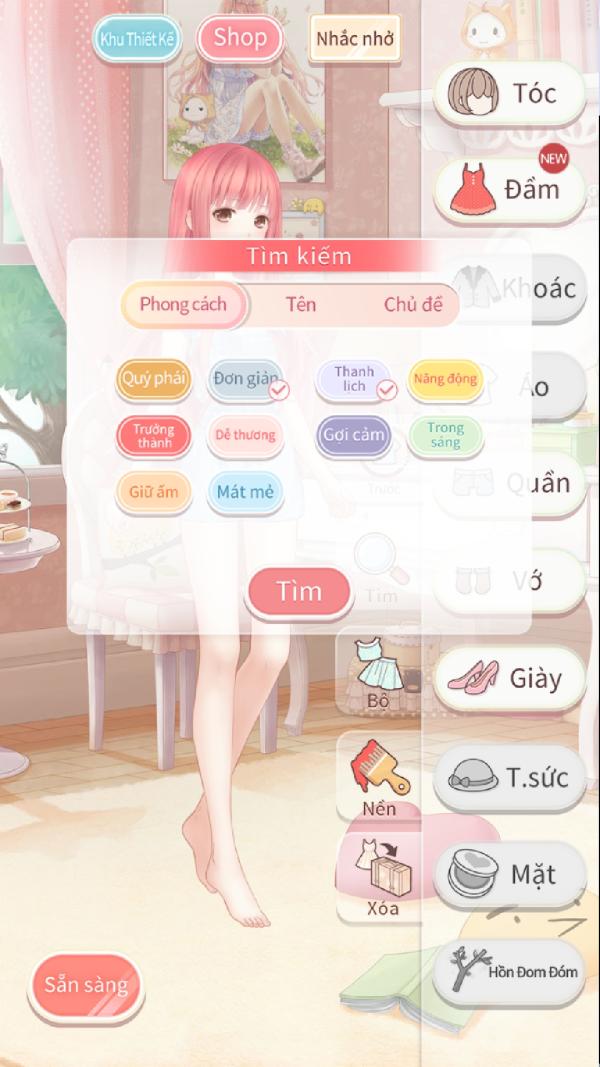Choose the Năng động style tag

pyautogui.click(x=445, y=379)
